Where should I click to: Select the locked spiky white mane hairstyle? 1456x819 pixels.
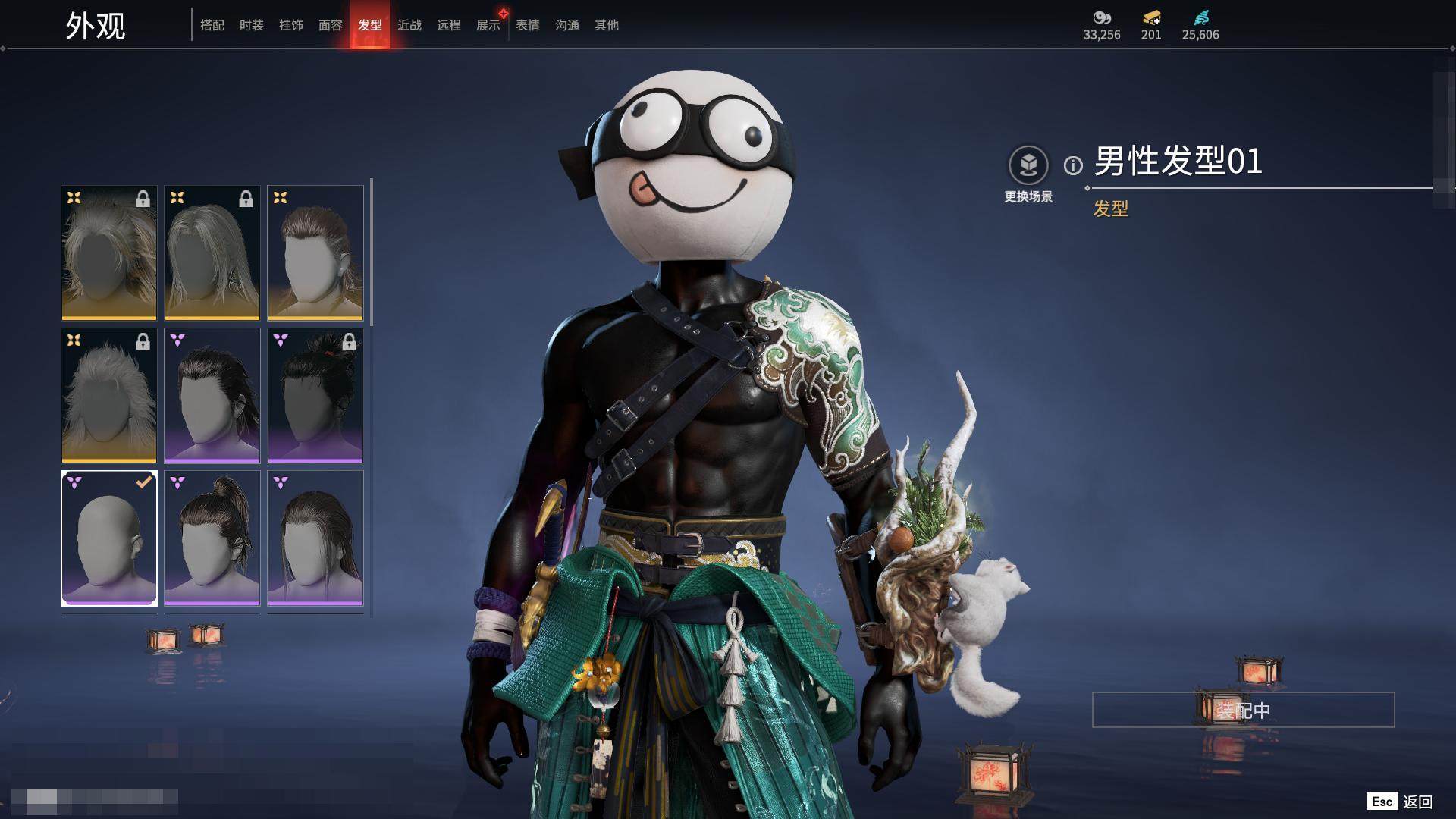pyautogui.click(x=109, y=395)
